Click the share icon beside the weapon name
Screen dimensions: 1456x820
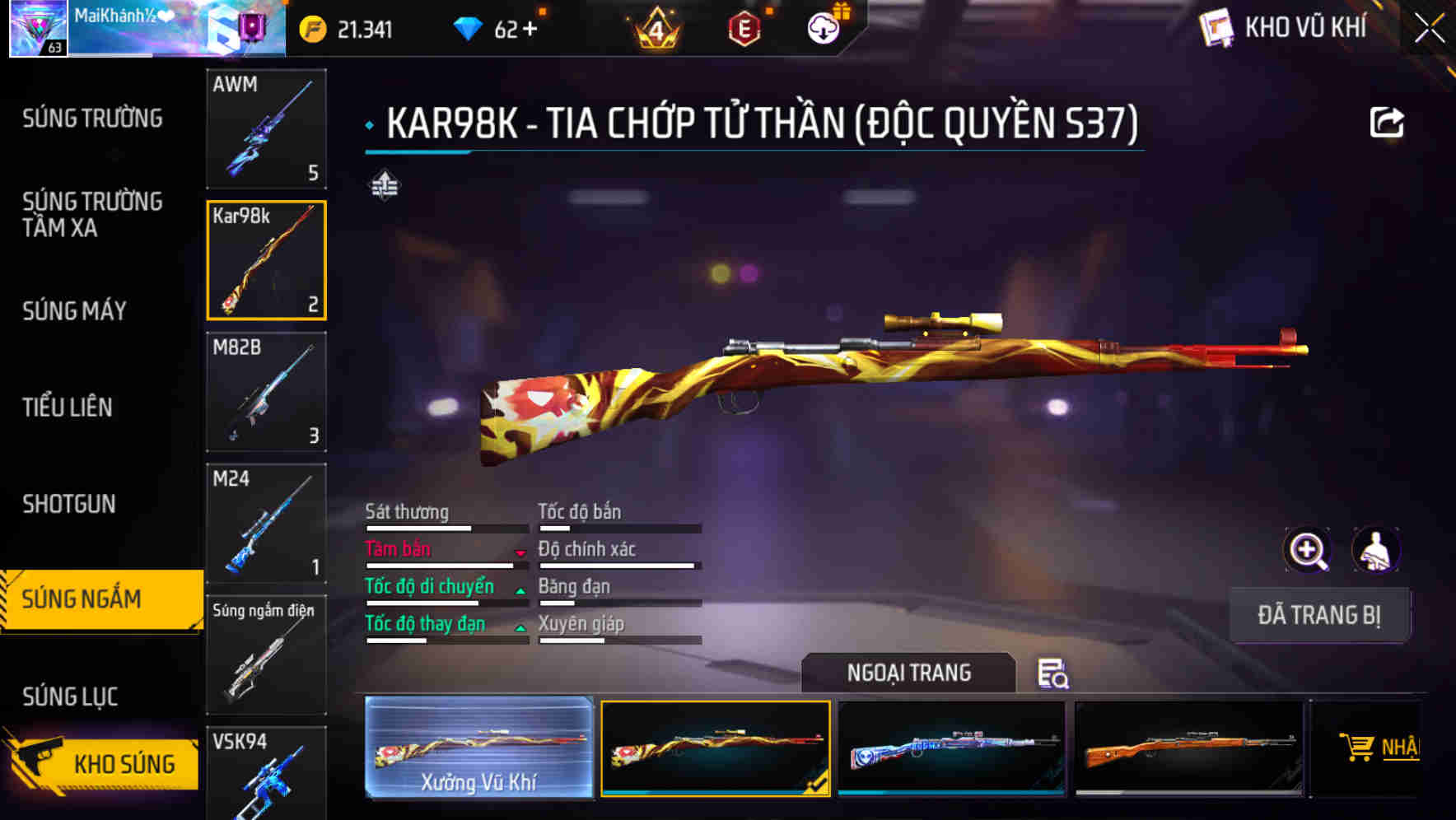[x=1388, y=121]
